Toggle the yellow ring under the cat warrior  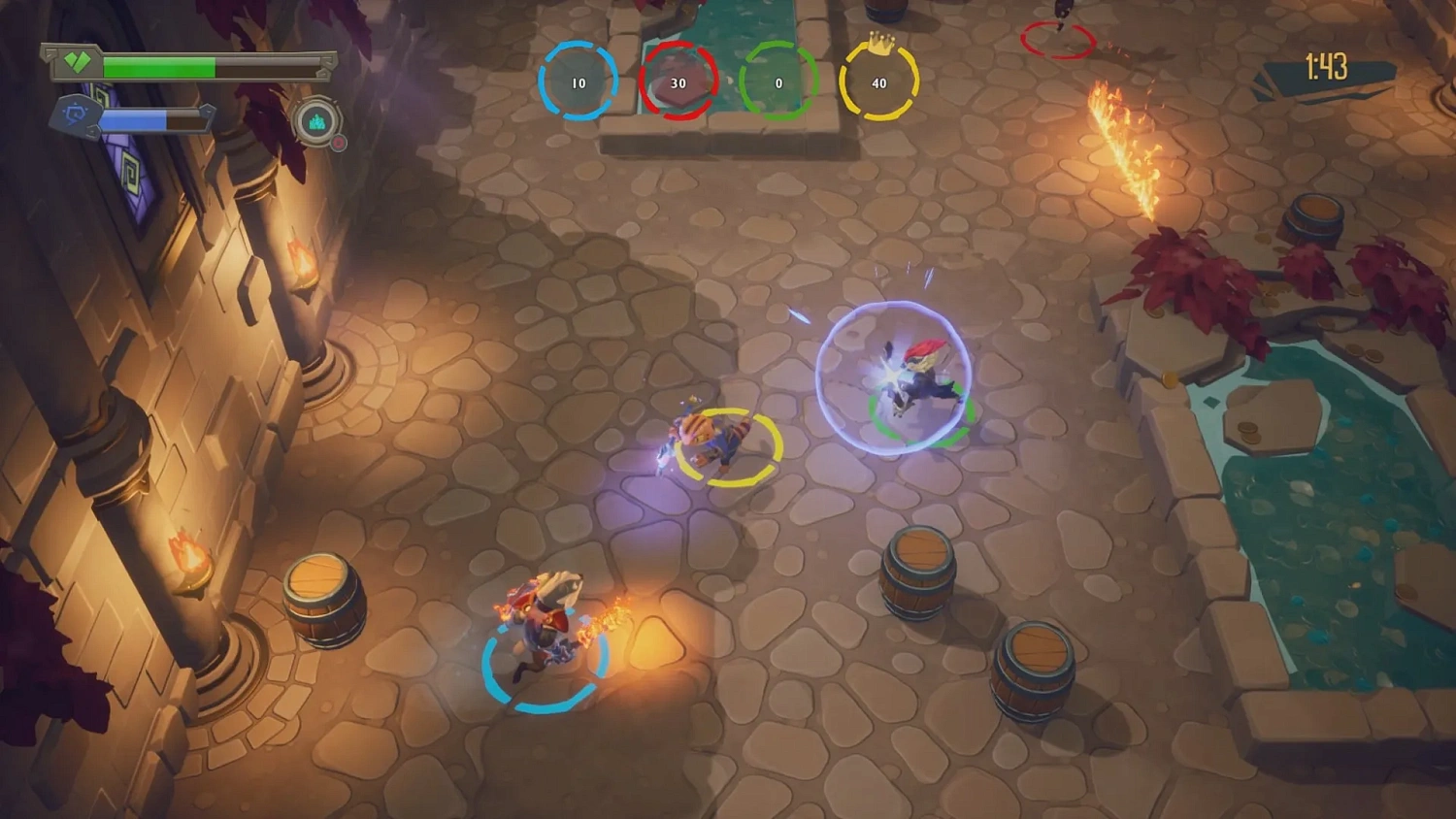click(726, 446)
